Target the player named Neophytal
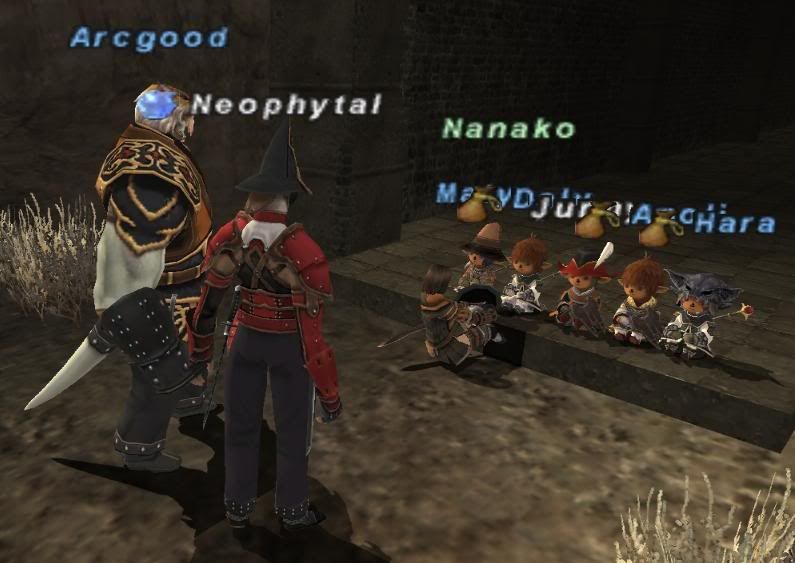Viewport: 795px width, 563px height. point(286,104)
